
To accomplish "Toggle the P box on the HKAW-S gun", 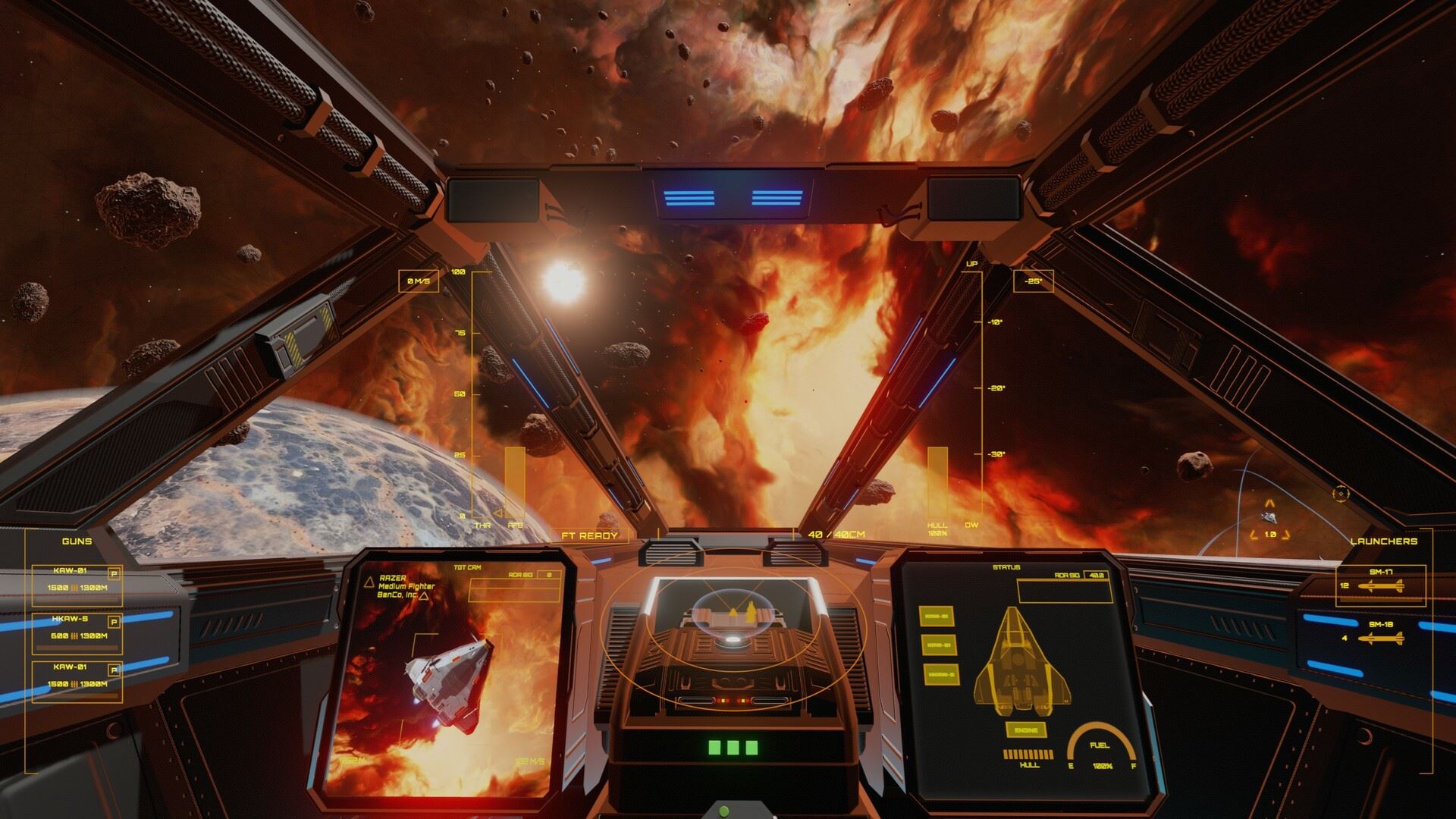I will 115,622.
